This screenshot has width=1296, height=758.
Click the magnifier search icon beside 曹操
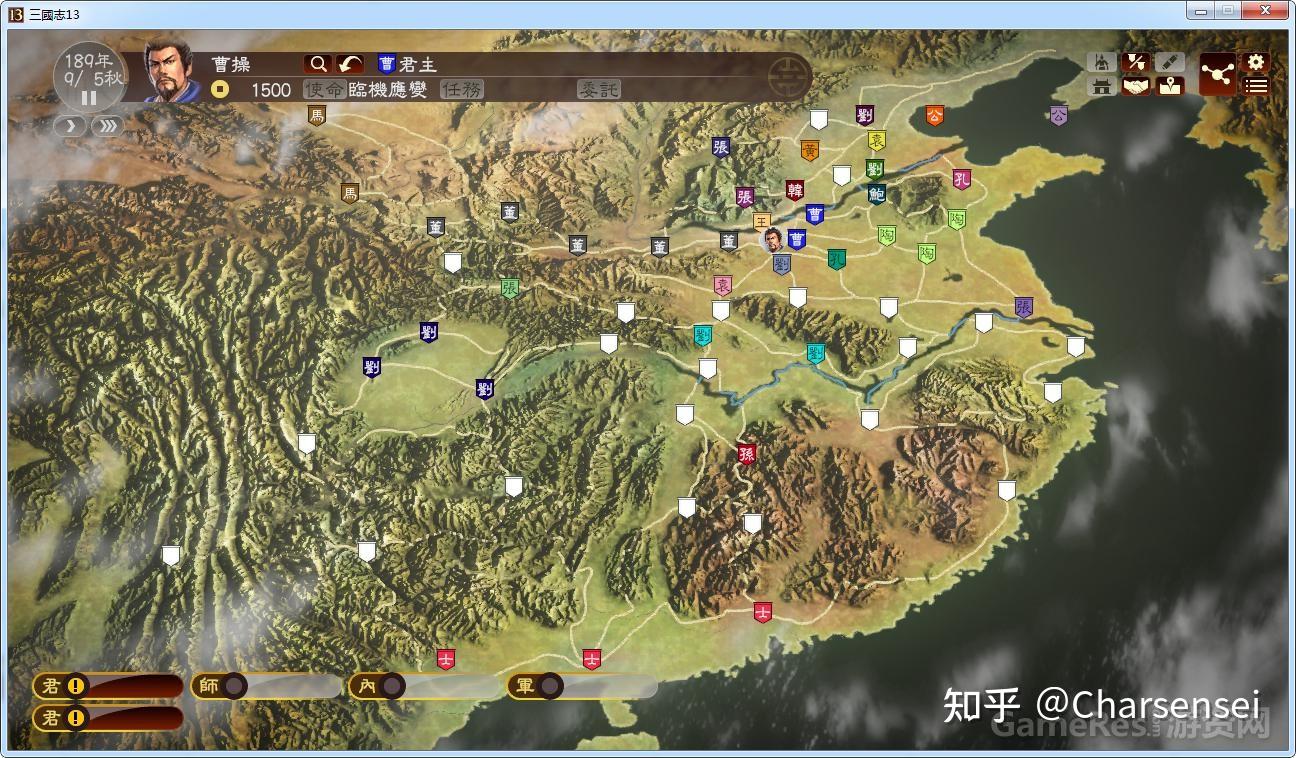(317, 63)
